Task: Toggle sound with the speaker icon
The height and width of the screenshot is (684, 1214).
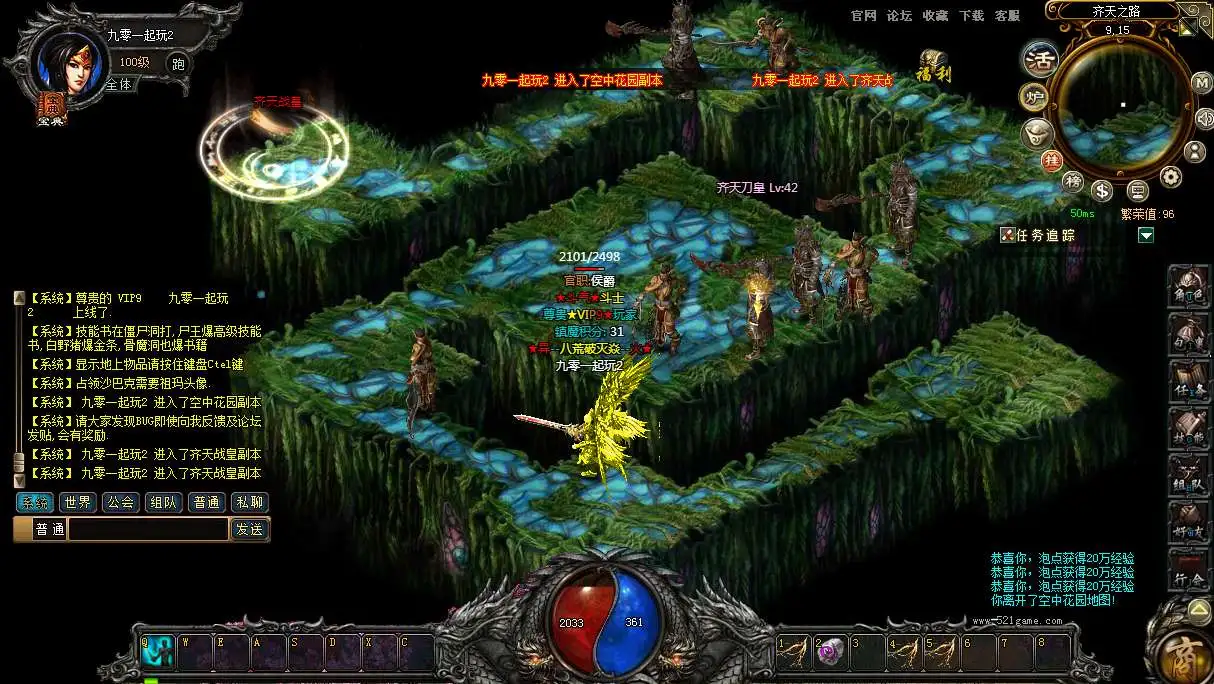Action: 1204,118
